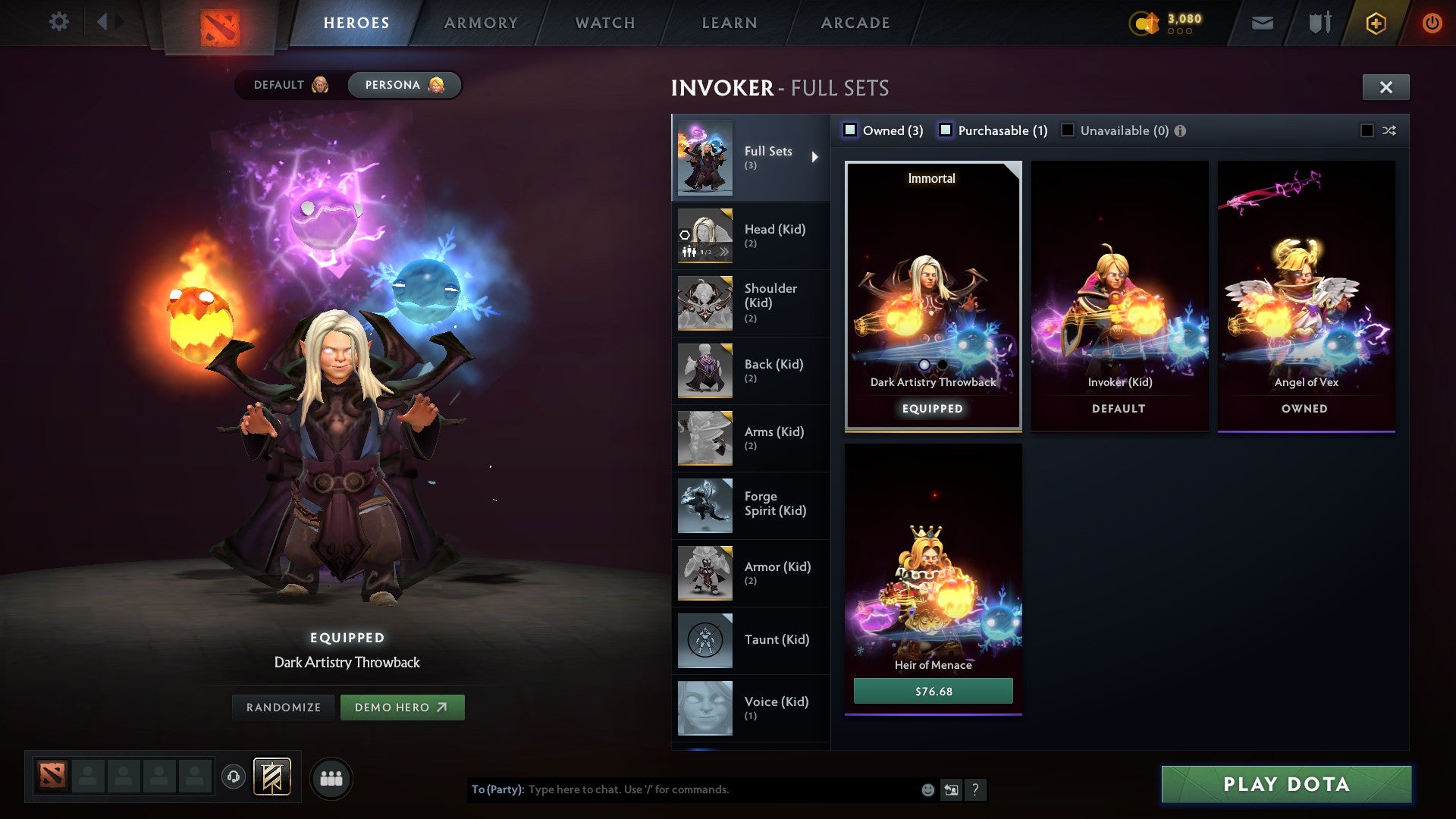
Task: Open settings with the gear icon
Action: click(58, 22)
